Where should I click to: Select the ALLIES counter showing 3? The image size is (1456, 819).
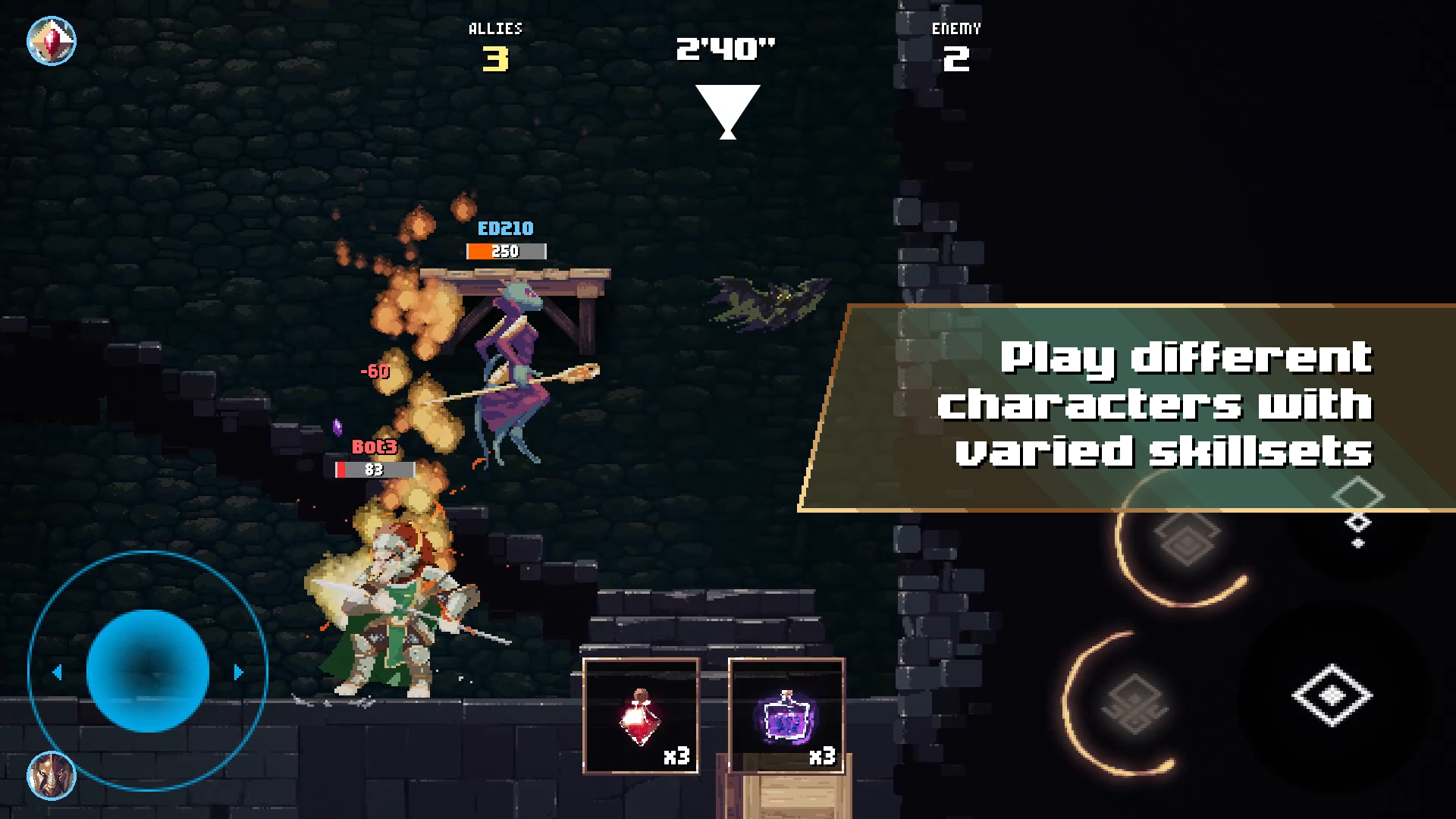[x=494, y=45]
